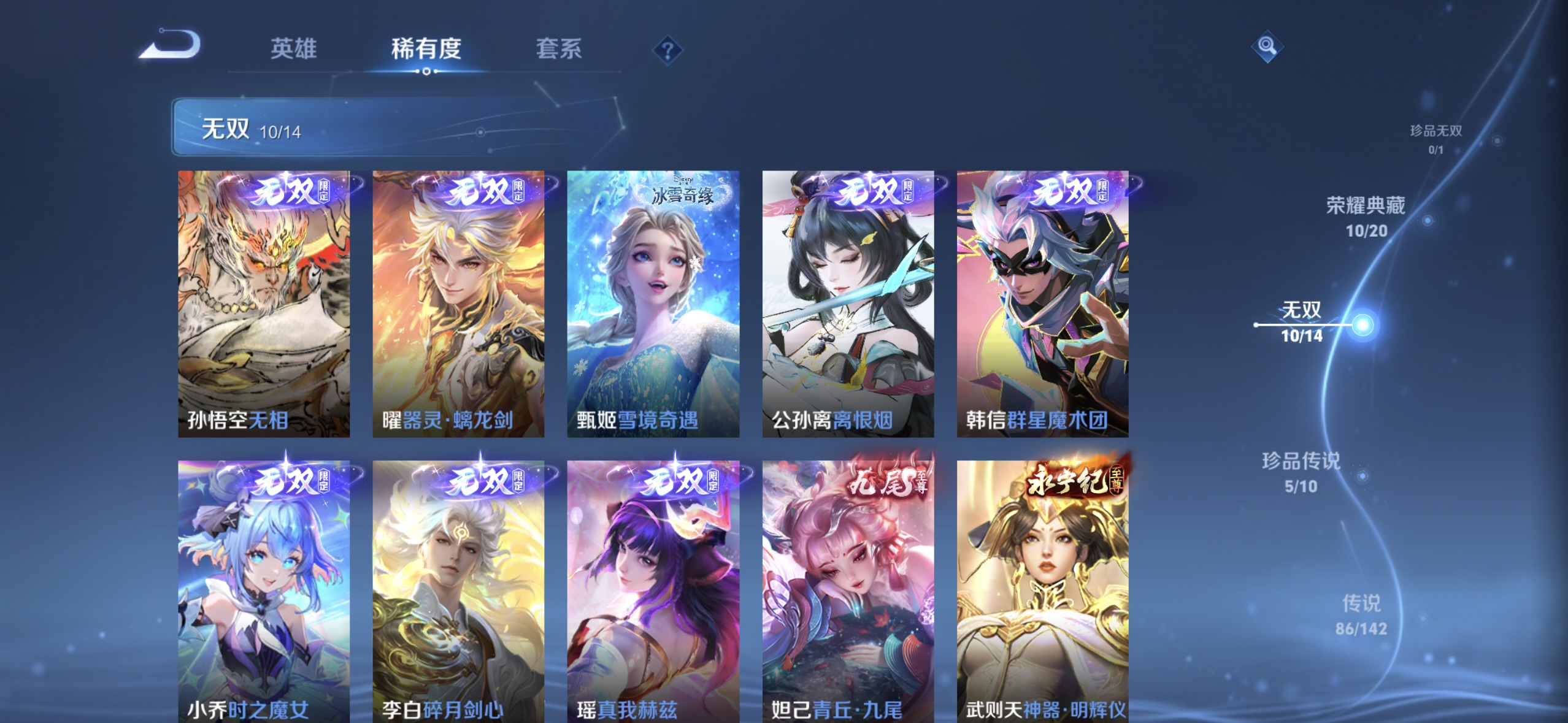Click the magnifier search icon
Viewport: 1568px width, 723px height.
point(1267,46)
